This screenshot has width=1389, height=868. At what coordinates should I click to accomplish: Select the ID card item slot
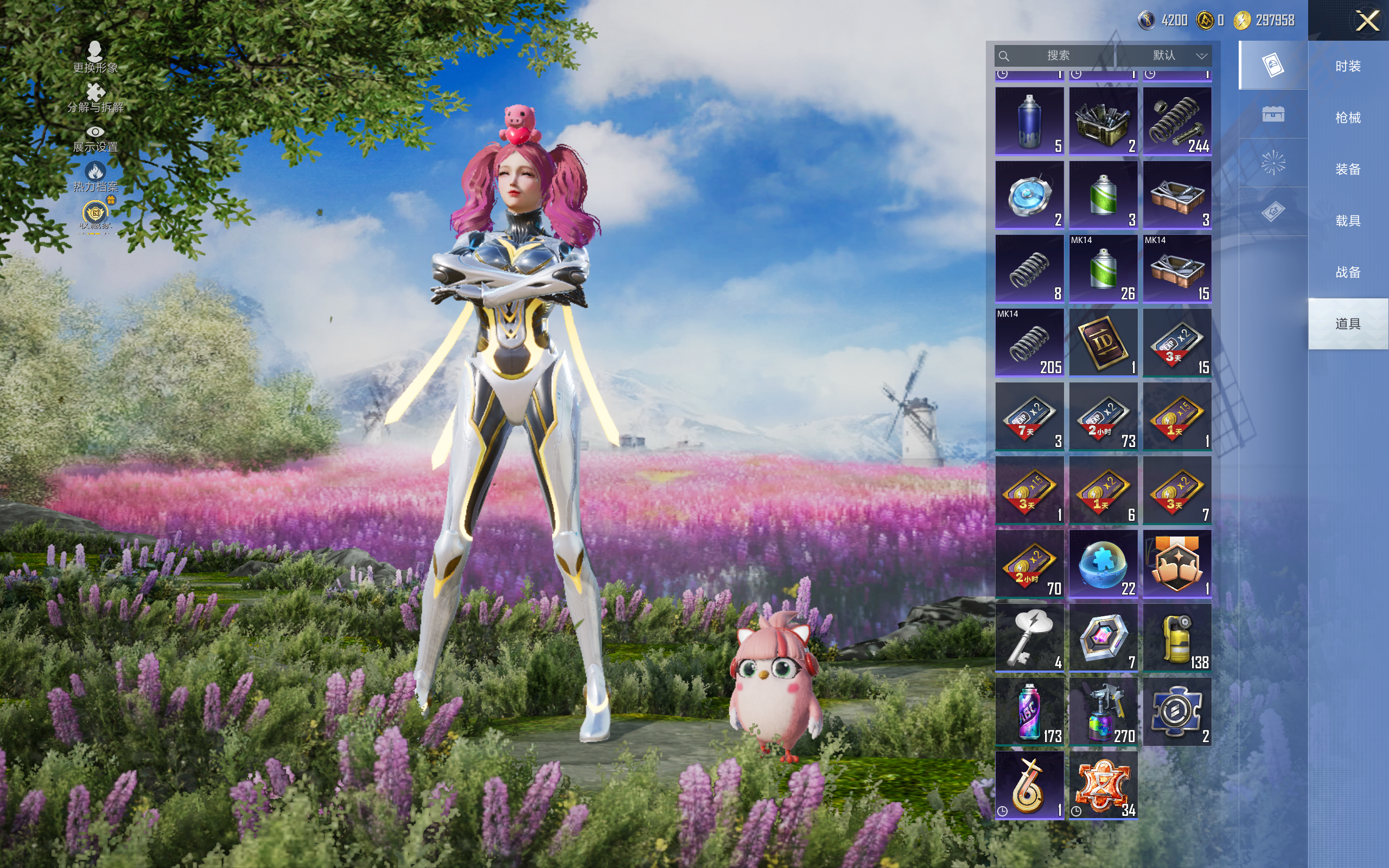click(1103, 343)
